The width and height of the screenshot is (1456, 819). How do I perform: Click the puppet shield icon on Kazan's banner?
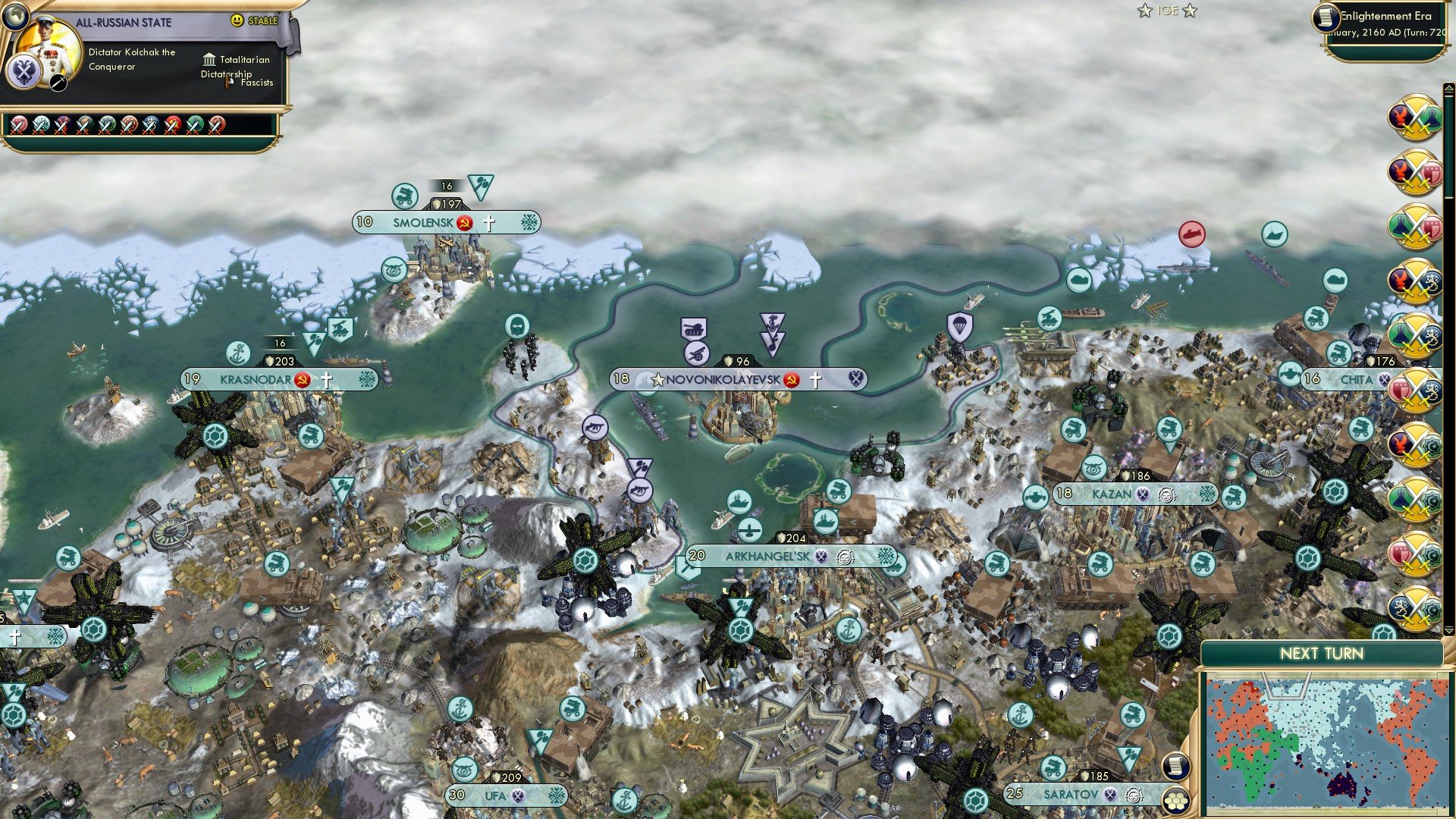click(x=1142, y=493)
